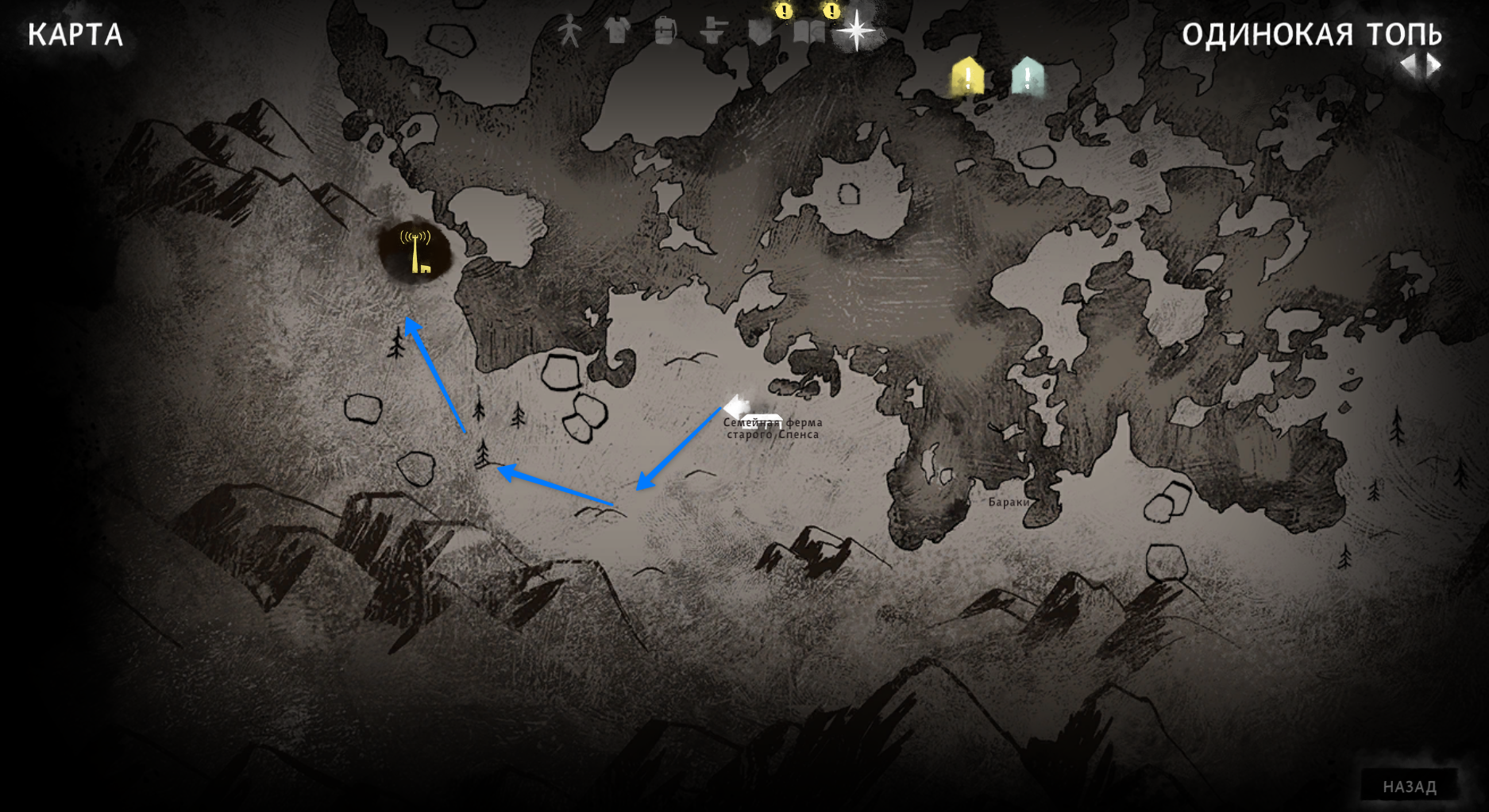Open the badge-shaped tab with the alert

[x=761, y=32]
